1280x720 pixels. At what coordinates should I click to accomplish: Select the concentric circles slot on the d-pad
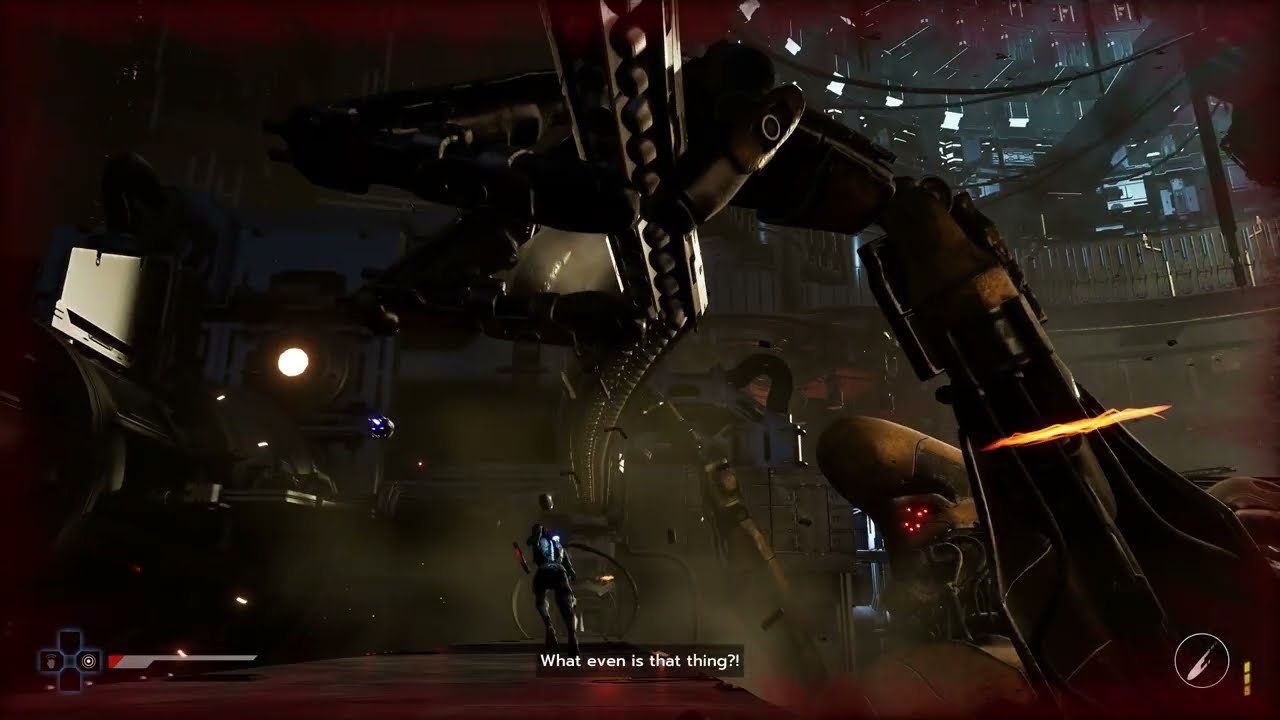click(x=88, y=660)
